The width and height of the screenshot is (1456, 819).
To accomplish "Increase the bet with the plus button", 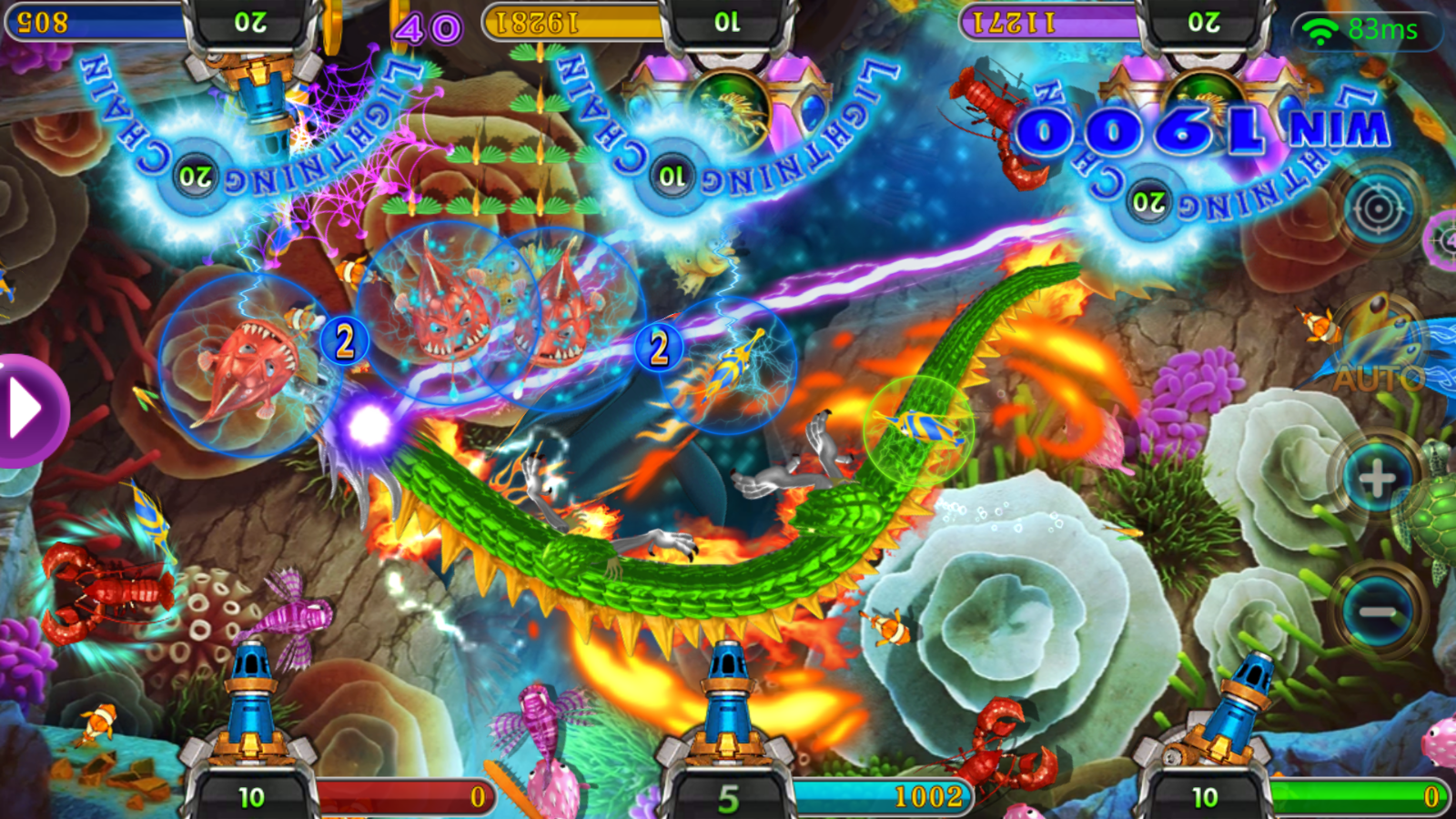I will pyautogui.click(x=1377, y=479).
